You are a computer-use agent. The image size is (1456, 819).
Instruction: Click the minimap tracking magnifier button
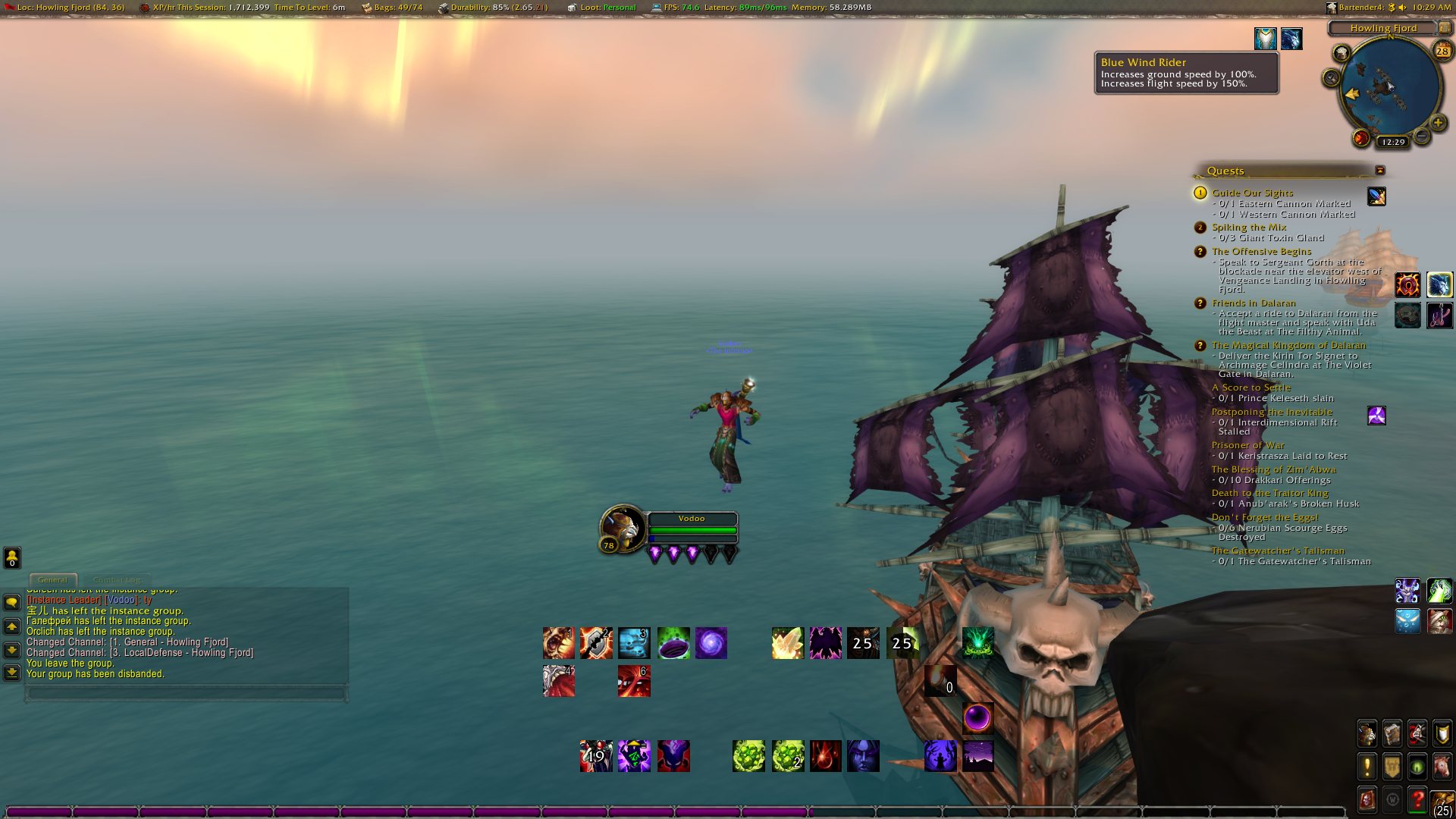coord(1332,78)
